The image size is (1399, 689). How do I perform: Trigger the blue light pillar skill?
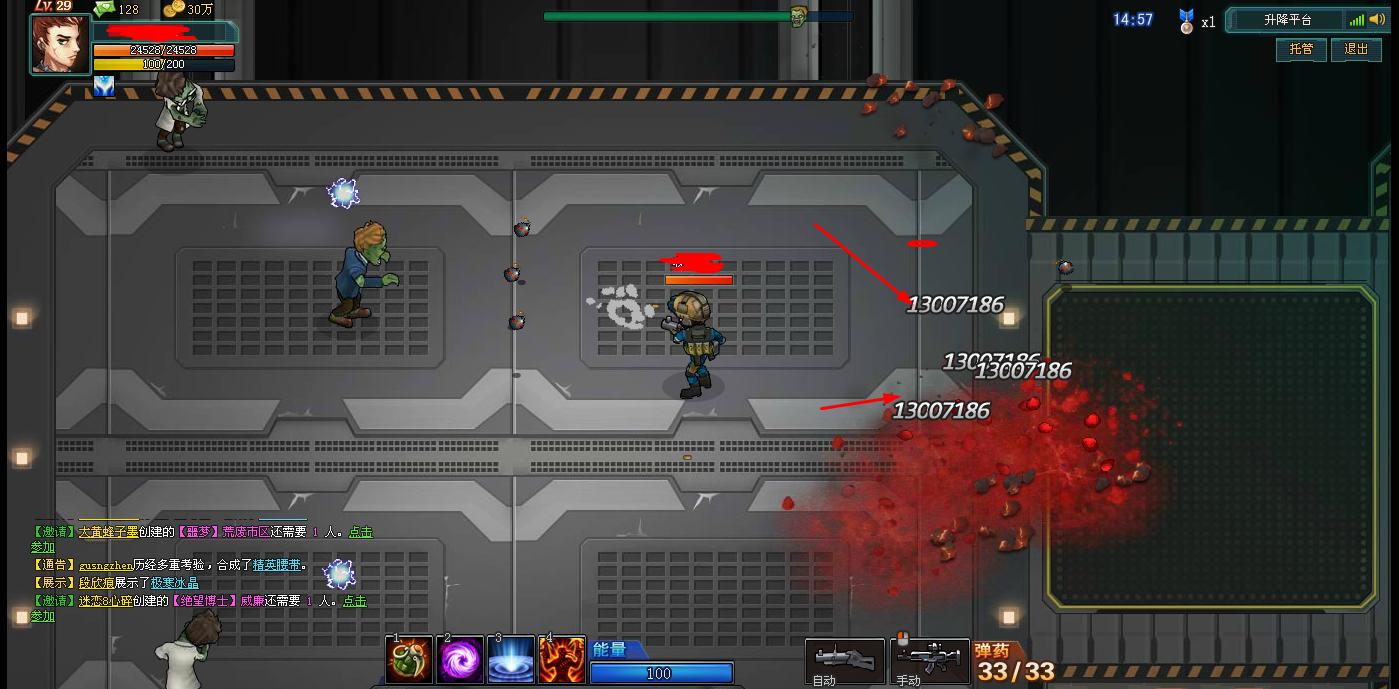point(511,660)
